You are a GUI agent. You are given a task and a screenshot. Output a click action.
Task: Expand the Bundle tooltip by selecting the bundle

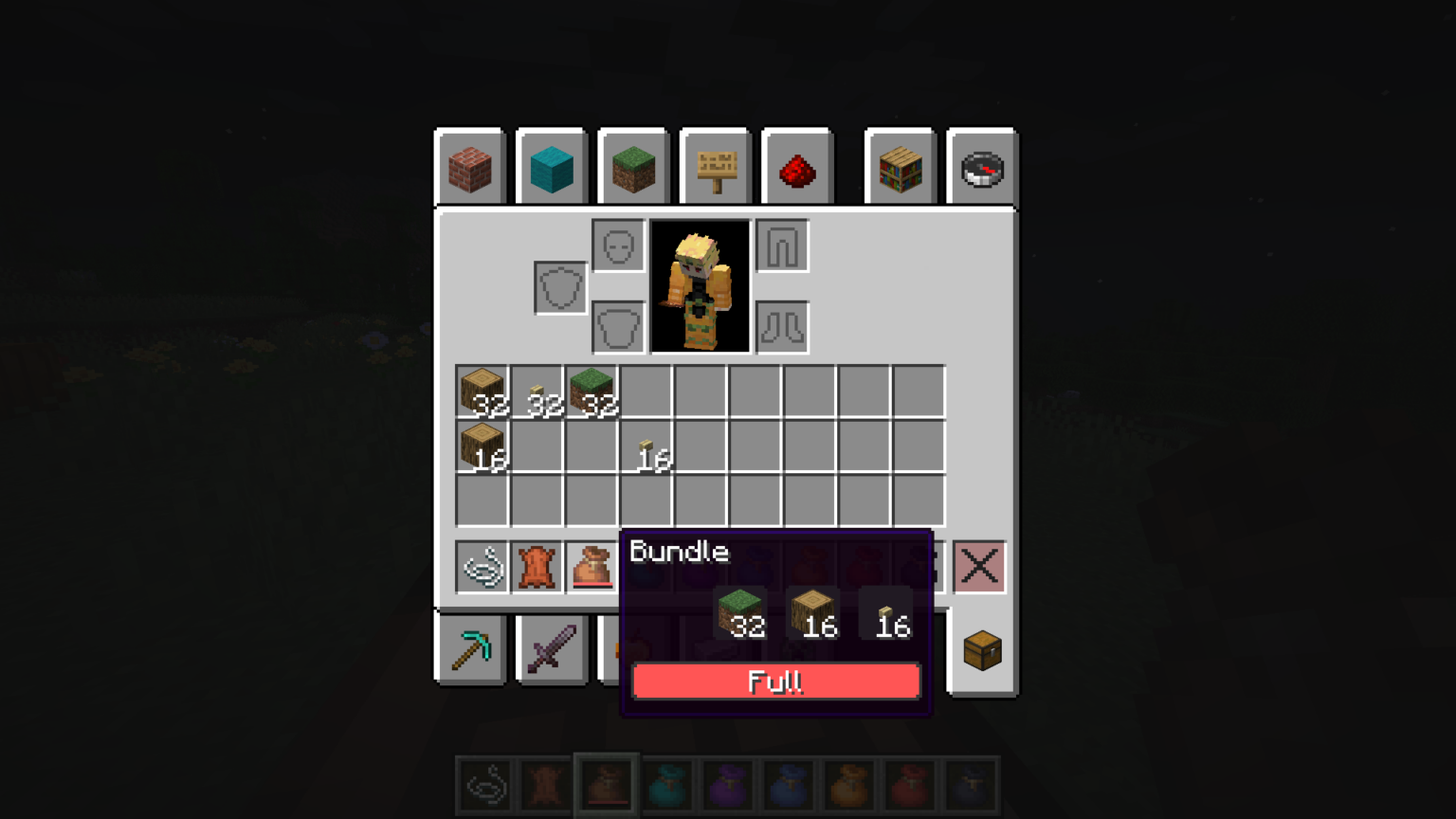[x=593, y=566]
